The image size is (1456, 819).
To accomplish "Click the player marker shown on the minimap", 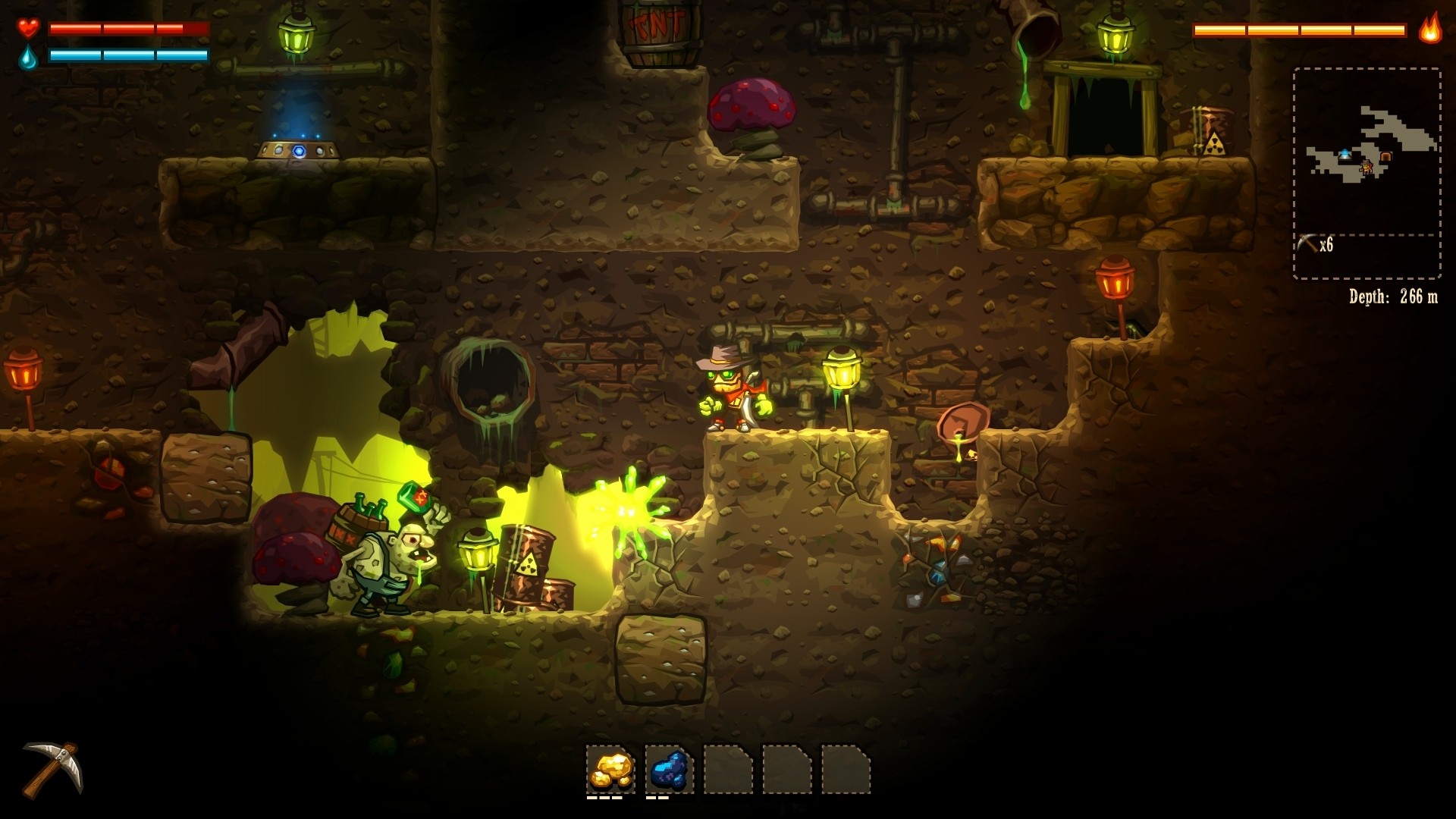I will tap(1367, 168).
